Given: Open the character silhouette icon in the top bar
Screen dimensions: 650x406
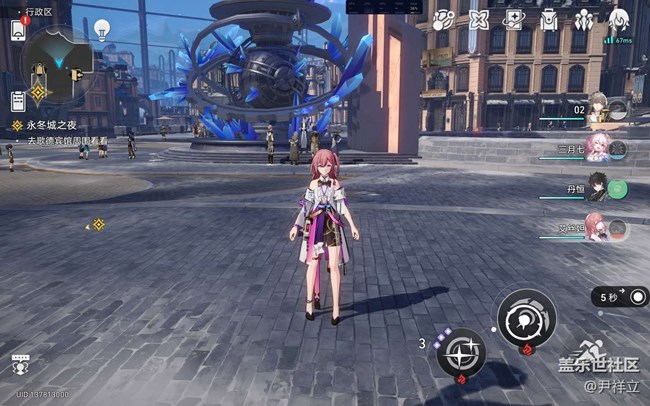Looking at the screenshot, I should pos(618,19).
